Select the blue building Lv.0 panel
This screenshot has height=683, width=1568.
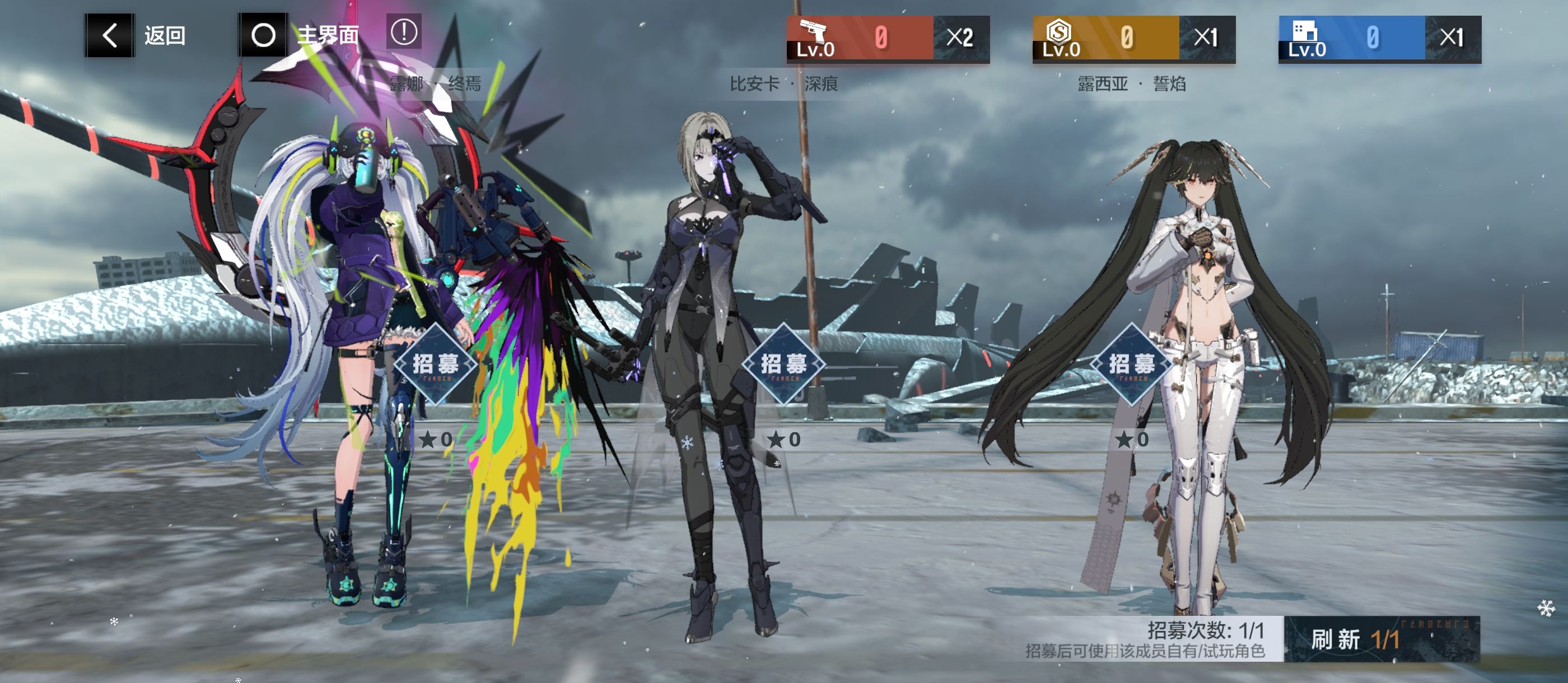pos(1379,39)
